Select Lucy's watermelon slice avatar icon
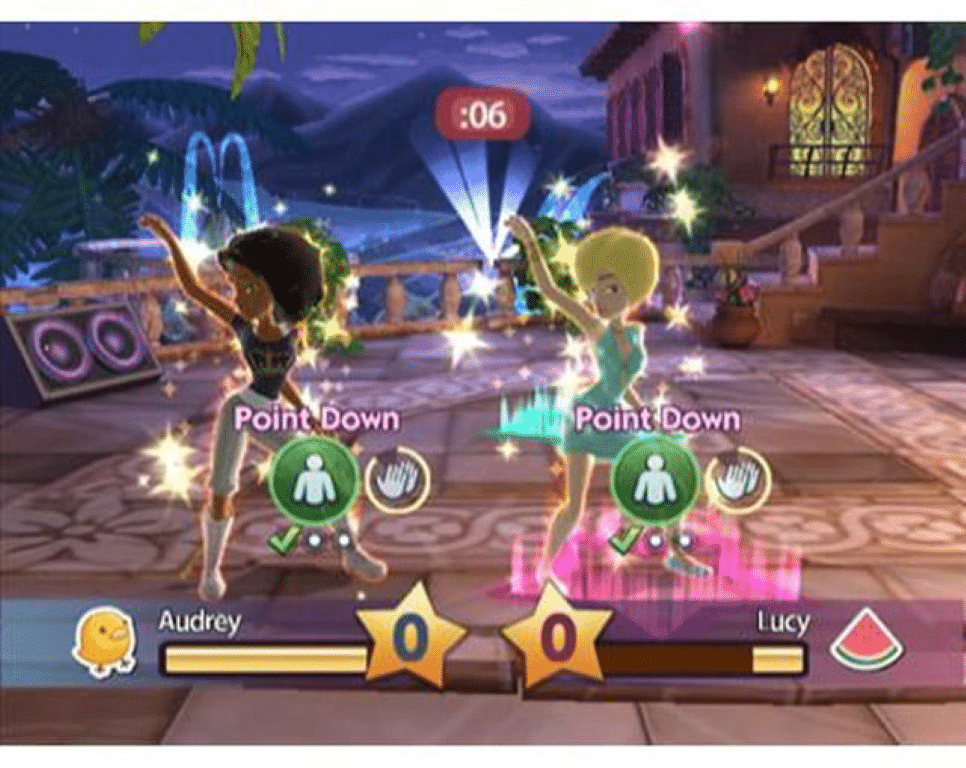 (x=866, y=640)
